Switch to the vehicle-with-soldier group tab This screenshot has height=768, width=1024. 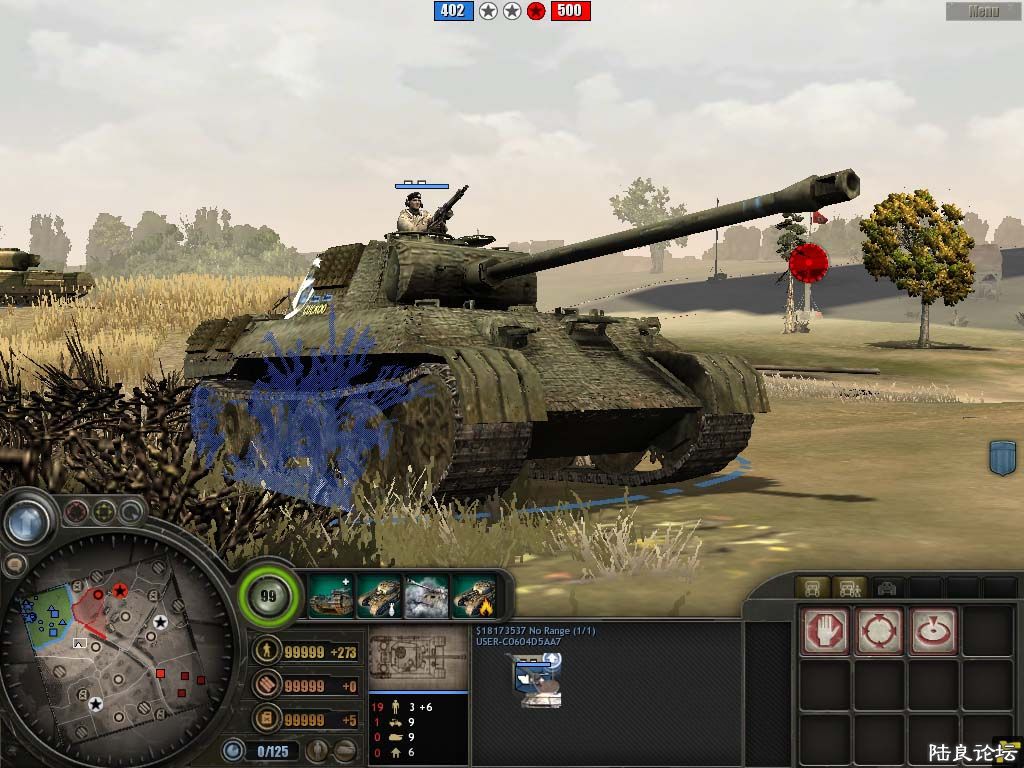(x=849, y=587)
